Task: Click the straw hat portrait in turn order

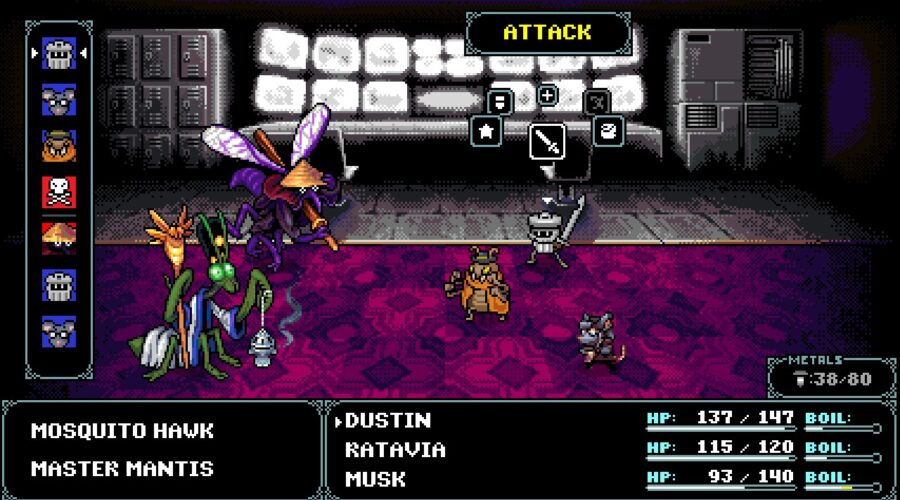Action: coord(59,238)
